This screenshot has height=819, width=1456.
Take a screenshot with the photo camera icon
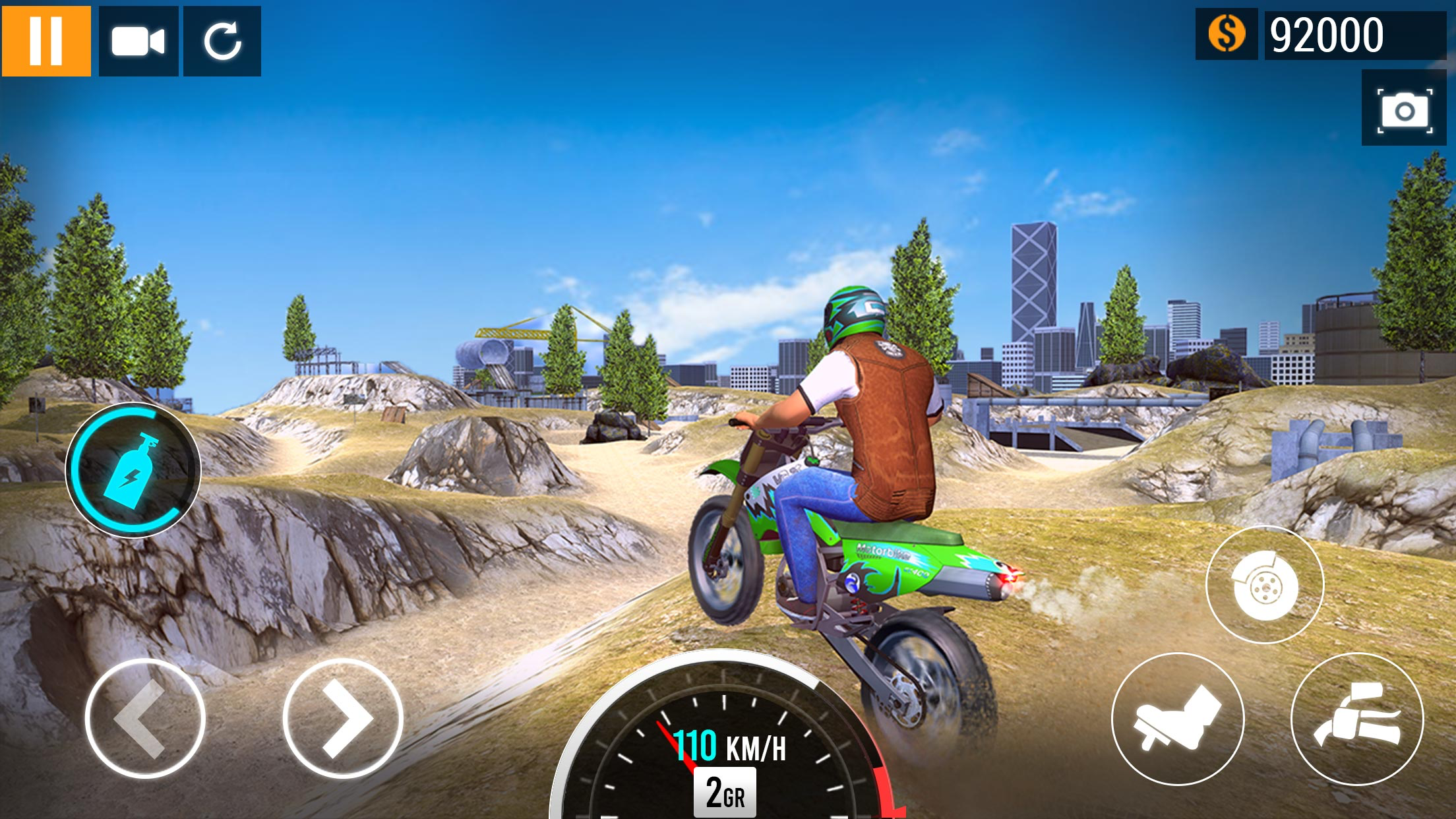1405,109
